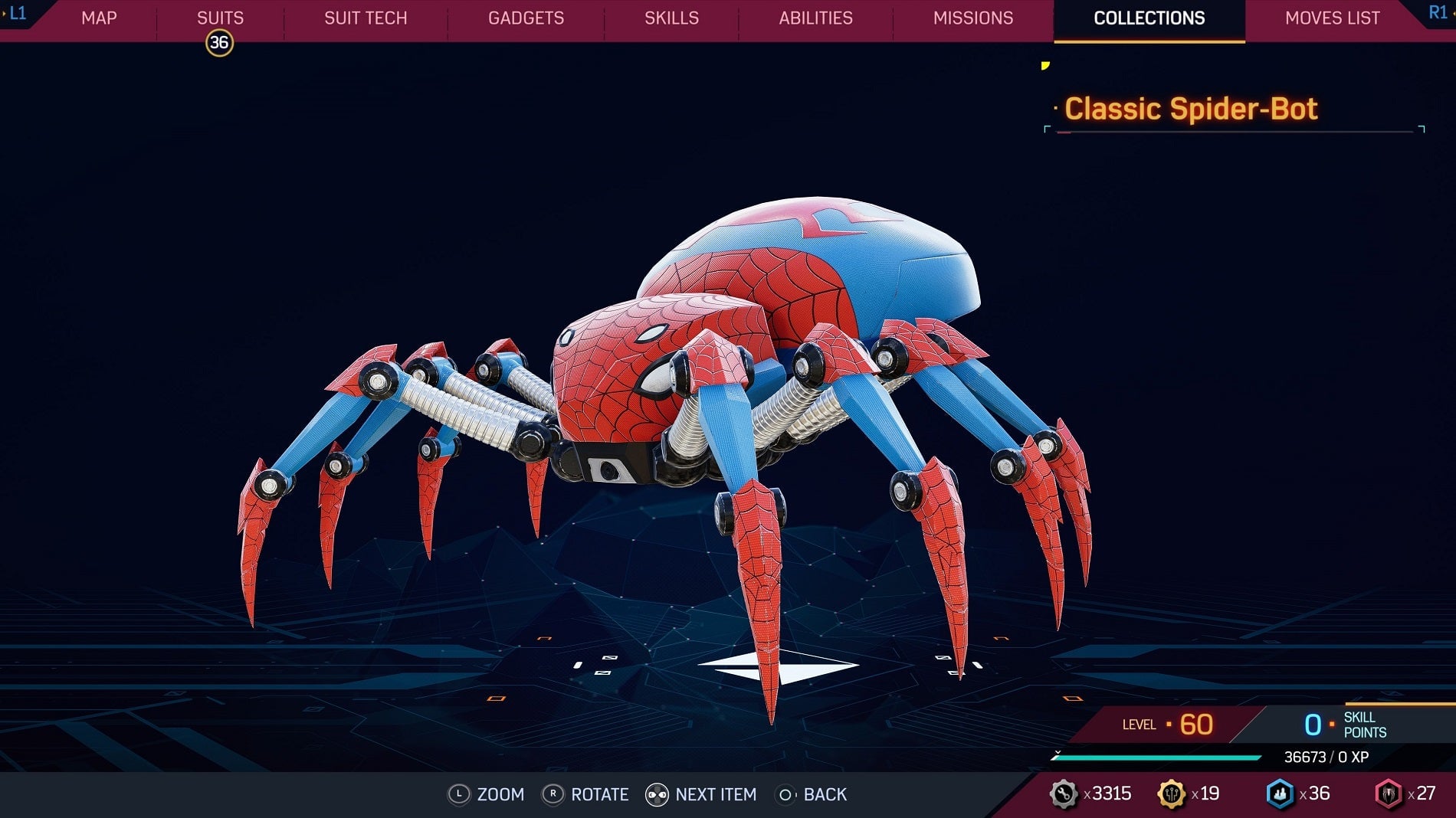This screenshot has width=1456, height=818.
Task: Click the Tech Parts wrench currency icon
Action: pos(1065,794)
